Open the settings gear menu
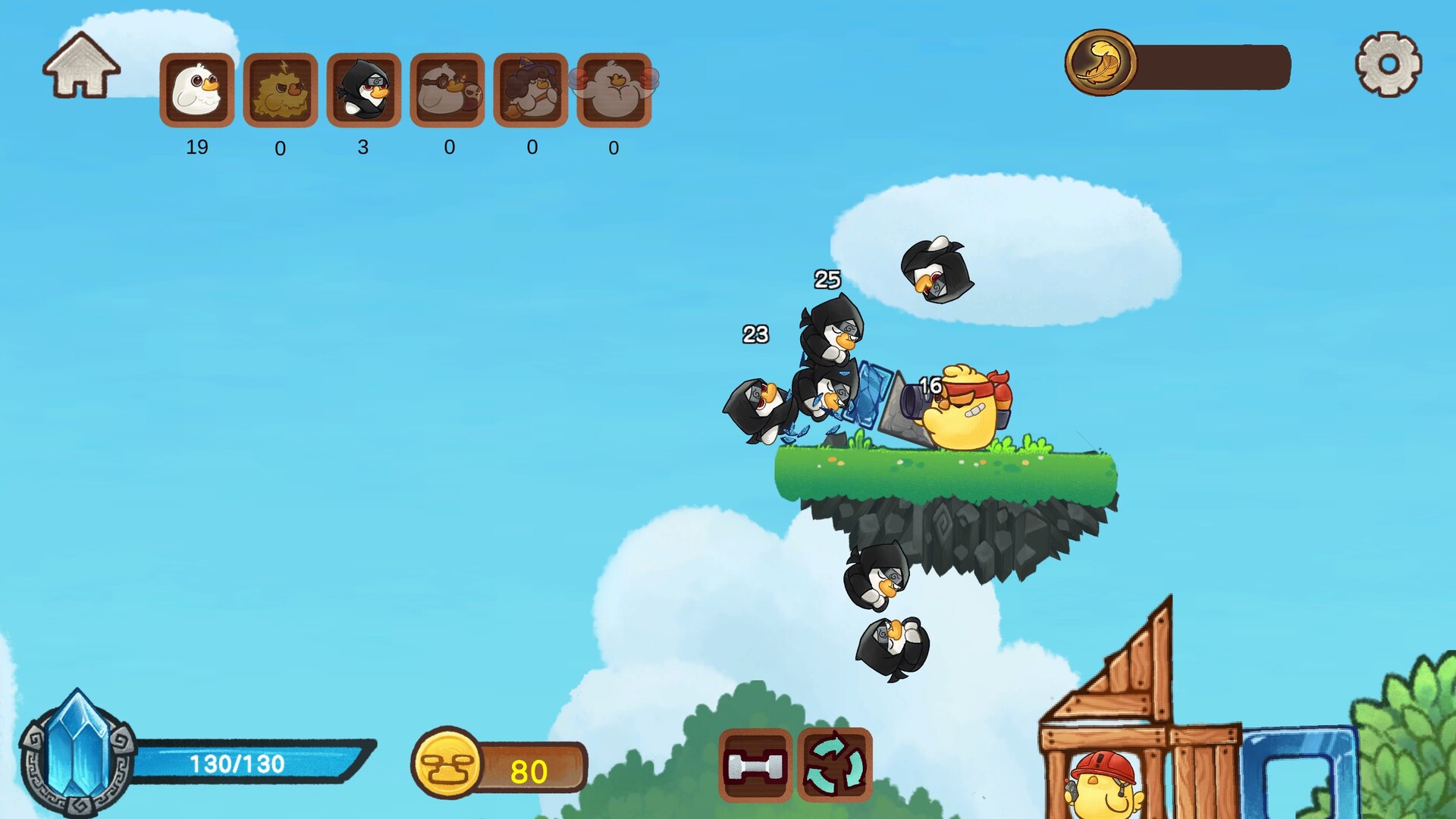1456x819 pixels. 1388,66
